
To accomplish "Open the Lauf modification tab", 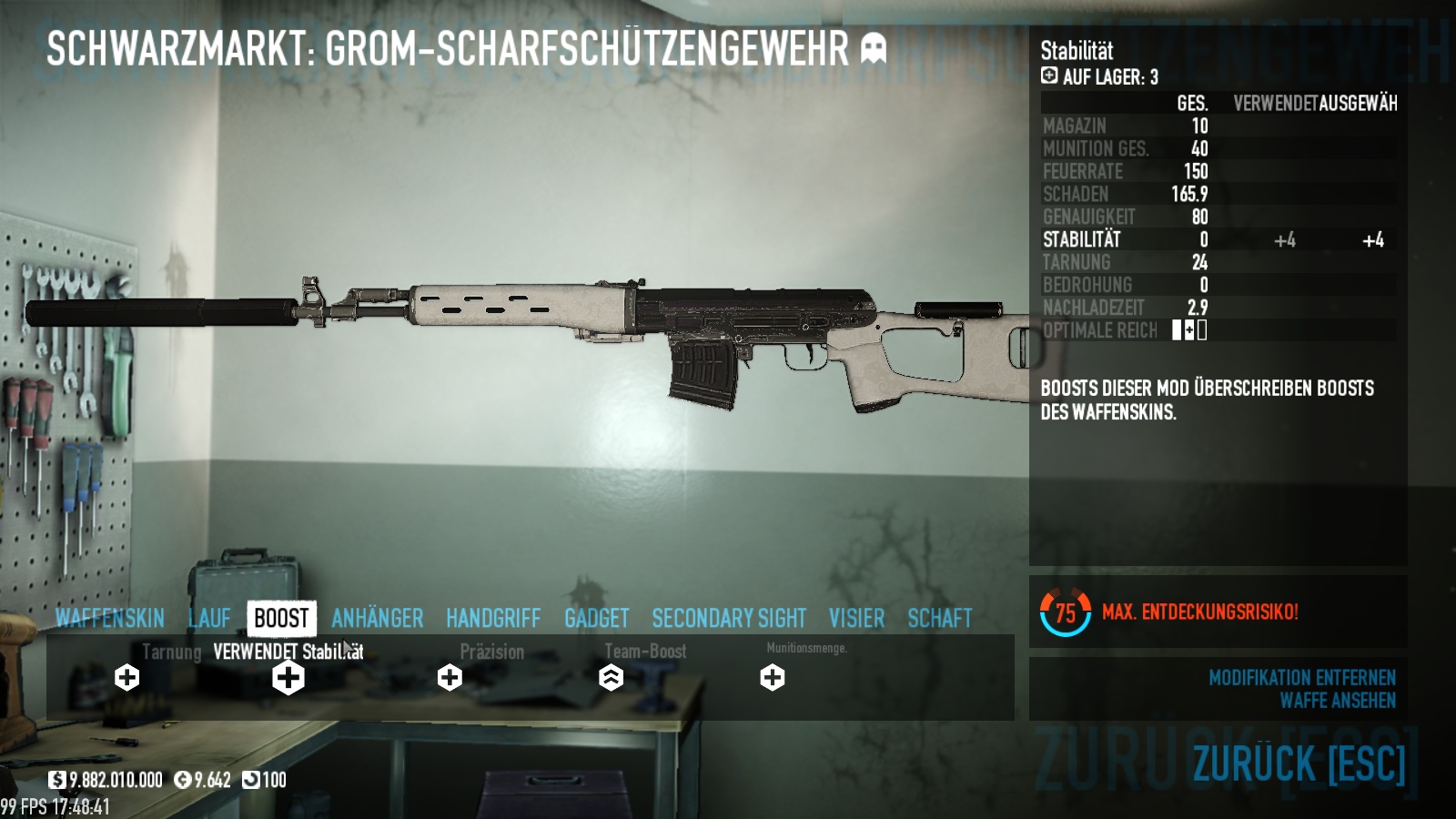I will click(x=210, y=619).
